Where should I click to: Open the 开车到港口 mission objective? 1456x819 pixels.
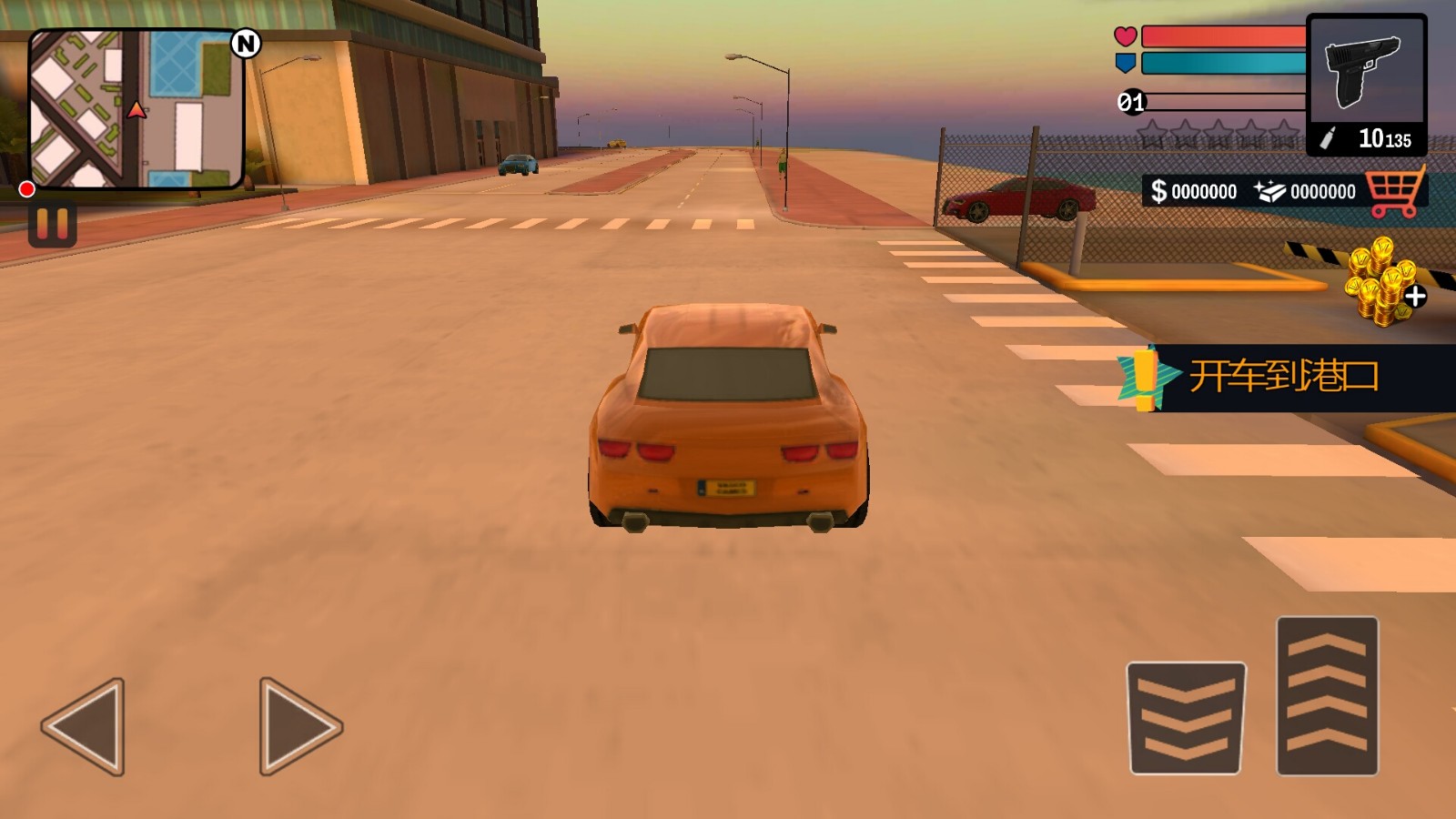click(x=1283, y=377)
